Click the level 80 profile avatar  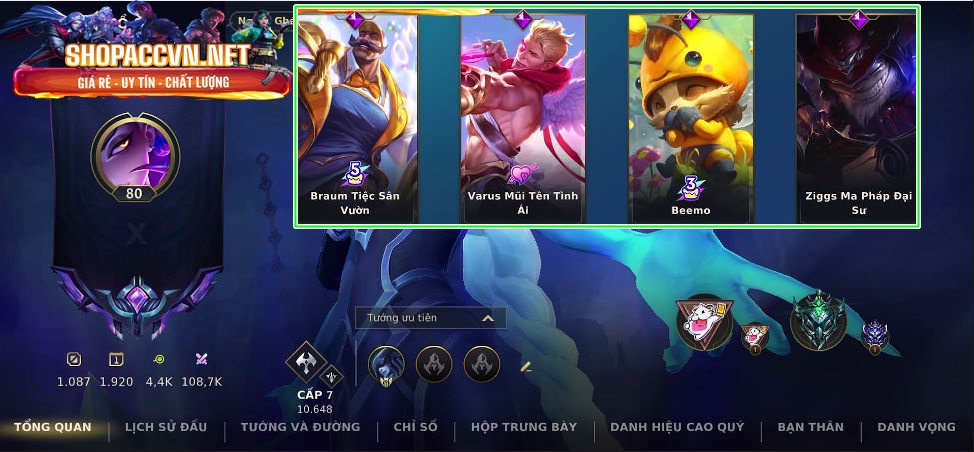pos(134,153)
